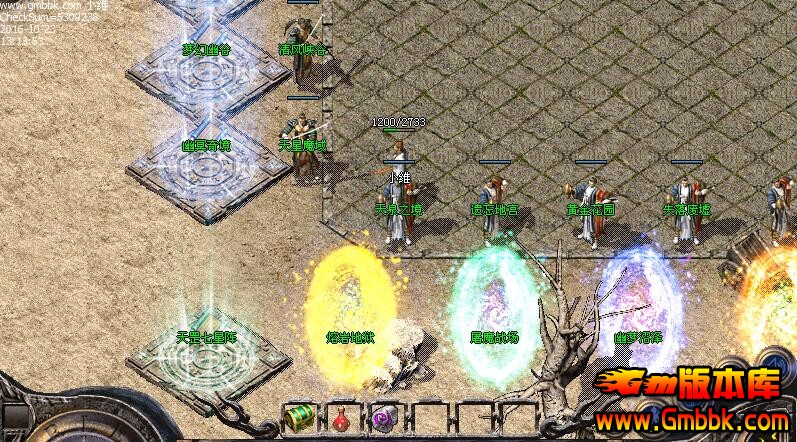Use the red potion in the hotbar
797x442 pixels.
click(341, 417)
